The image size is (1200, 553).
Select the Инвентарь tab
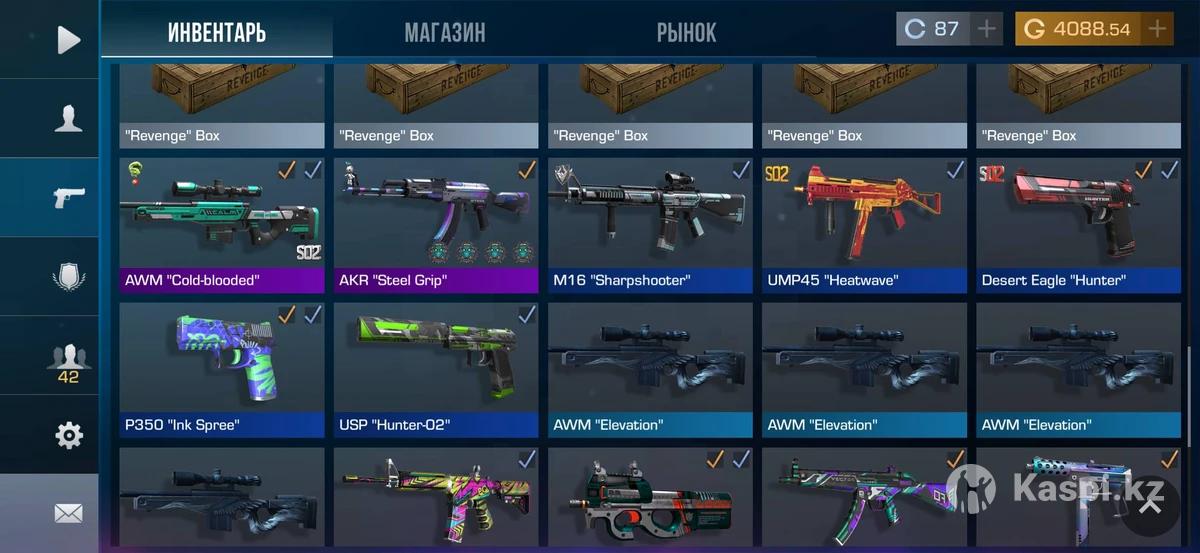(x=217, y=32)
